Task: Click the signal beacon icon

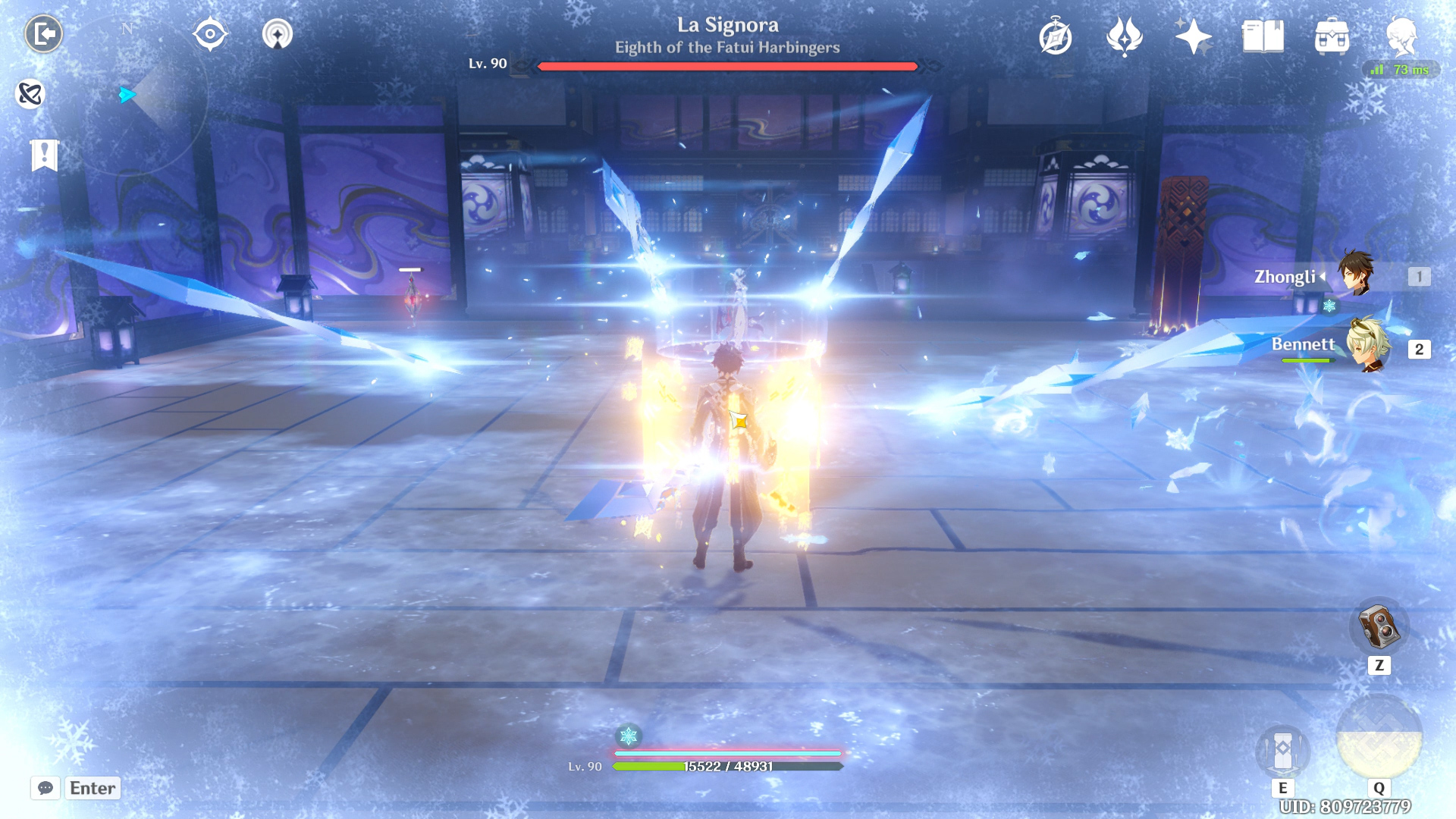Action: (x=277, y=34)
